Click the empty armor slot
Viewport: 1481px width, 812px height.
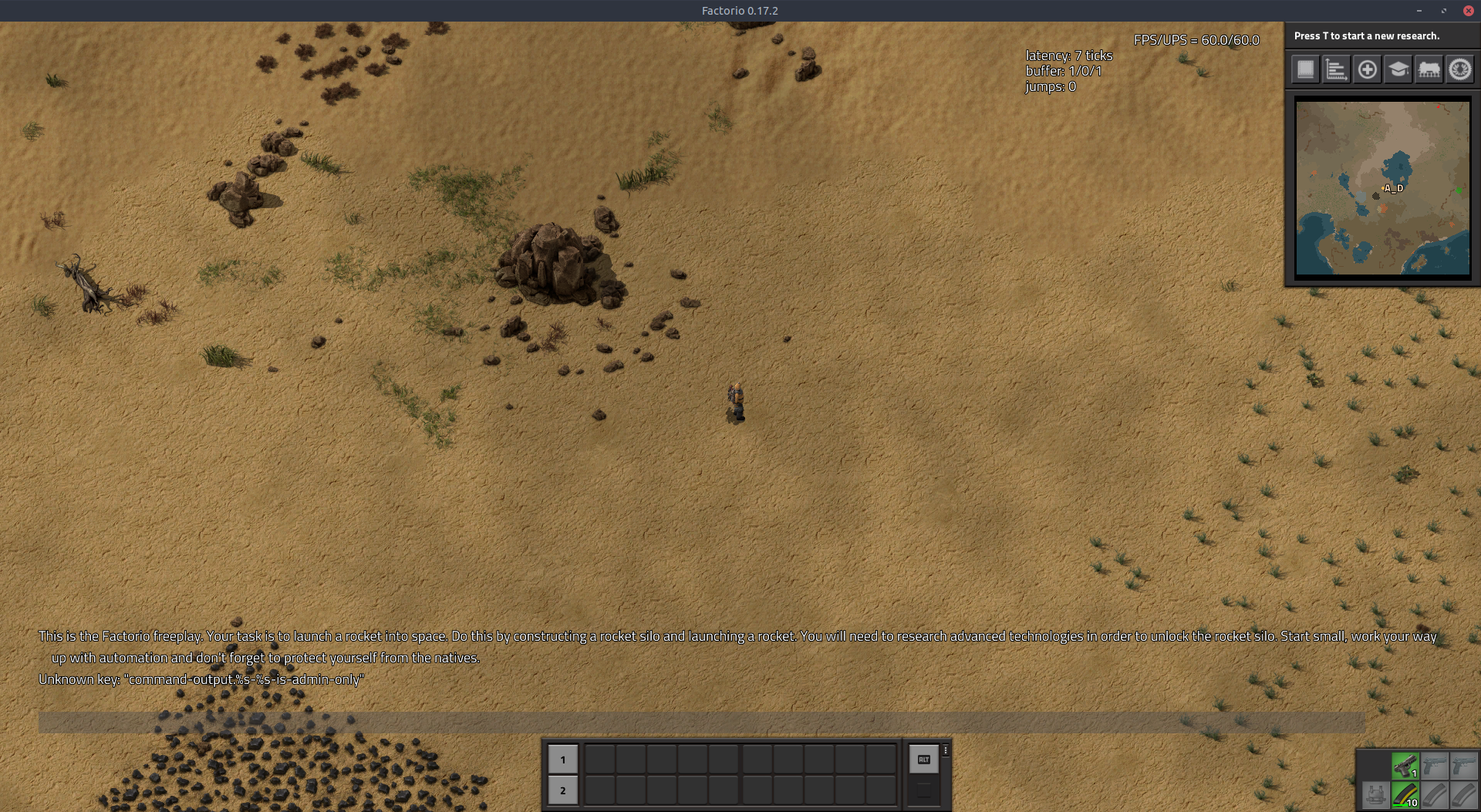click(x=1375, y=794)
